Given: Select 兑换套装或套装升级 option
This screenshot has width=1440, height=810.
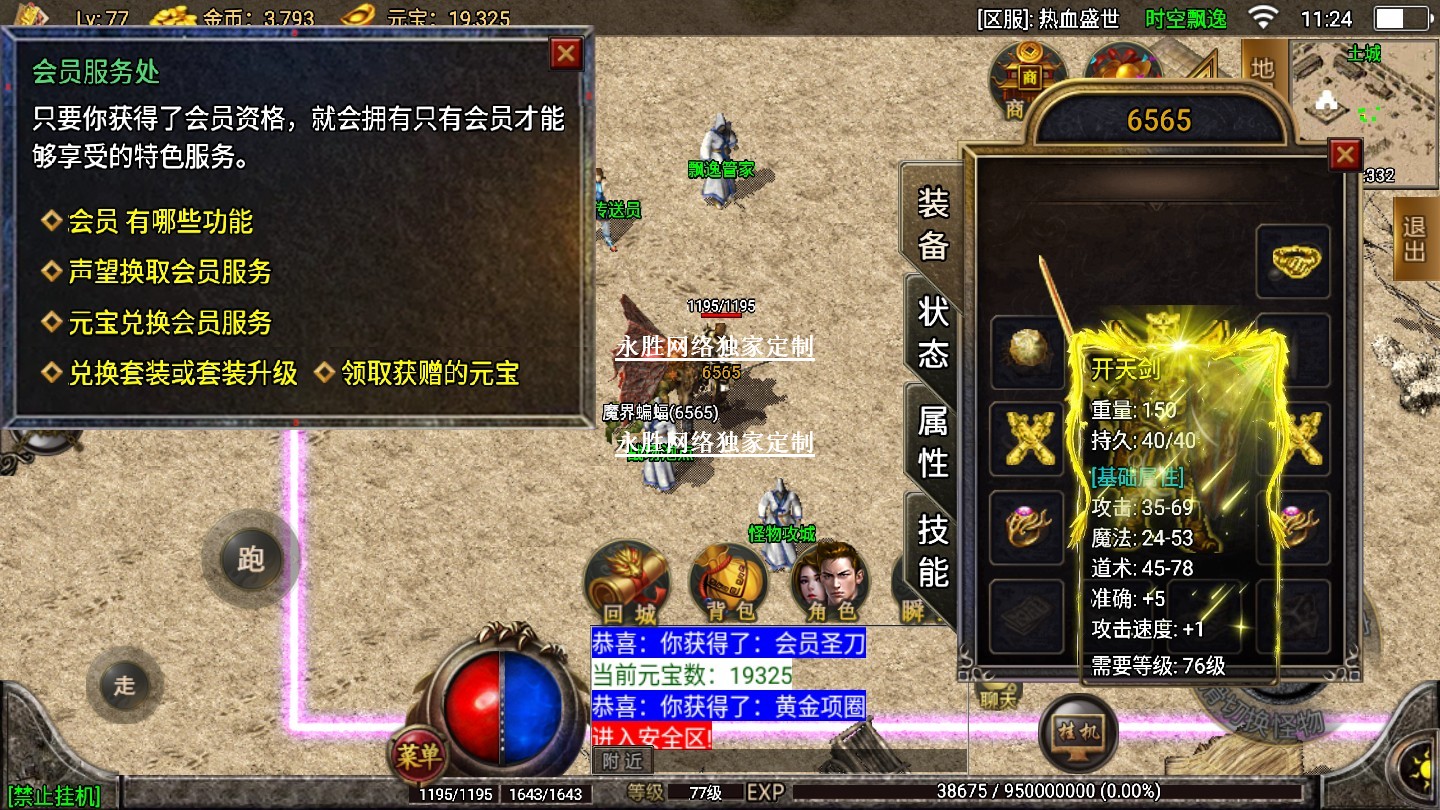Looking at the screenshot, I should (182, 374).
